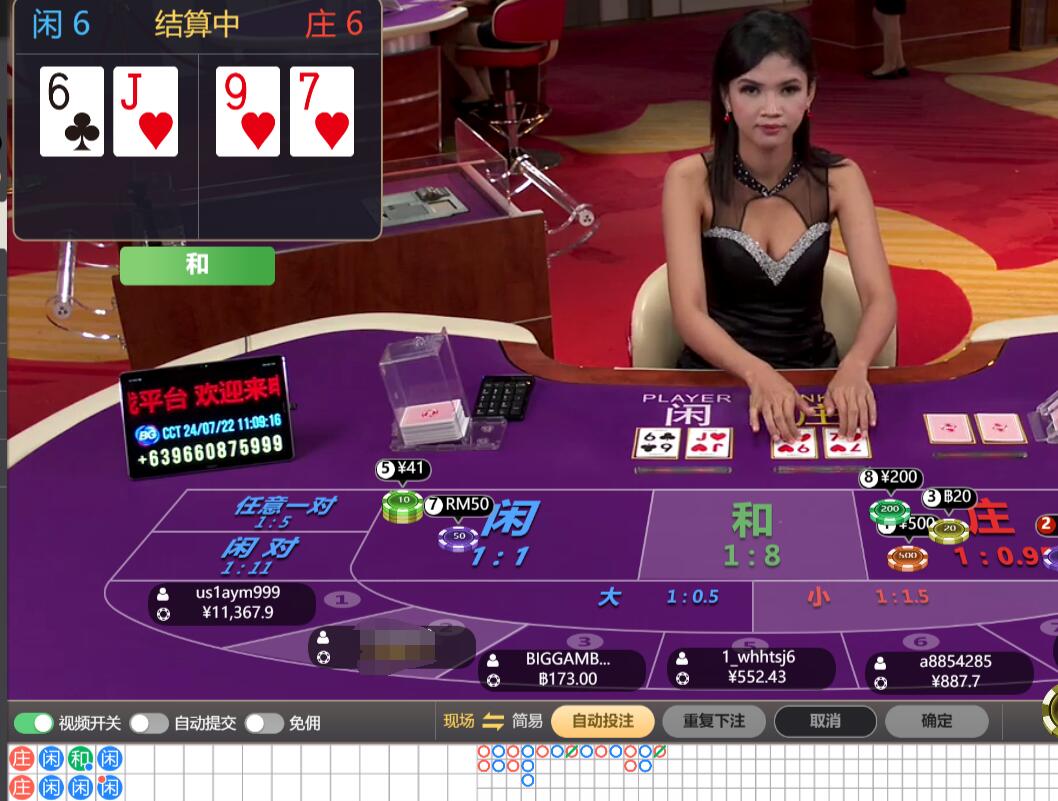Enable the 免佣 commission-free toggle
The image size is (1058, 801).
tap(264, 723)
